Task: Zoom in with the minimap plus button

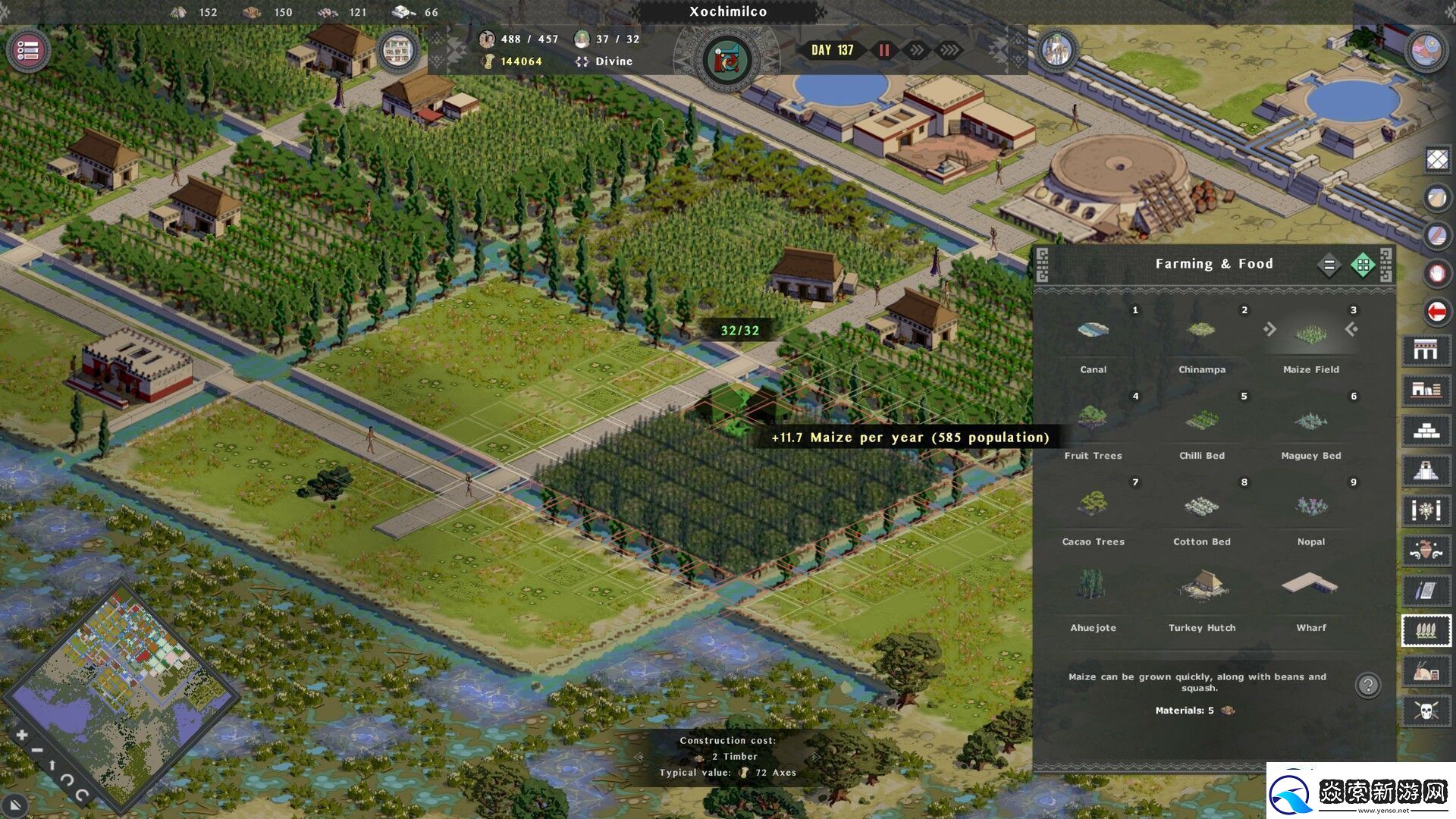Action: (x=21, y=735)
